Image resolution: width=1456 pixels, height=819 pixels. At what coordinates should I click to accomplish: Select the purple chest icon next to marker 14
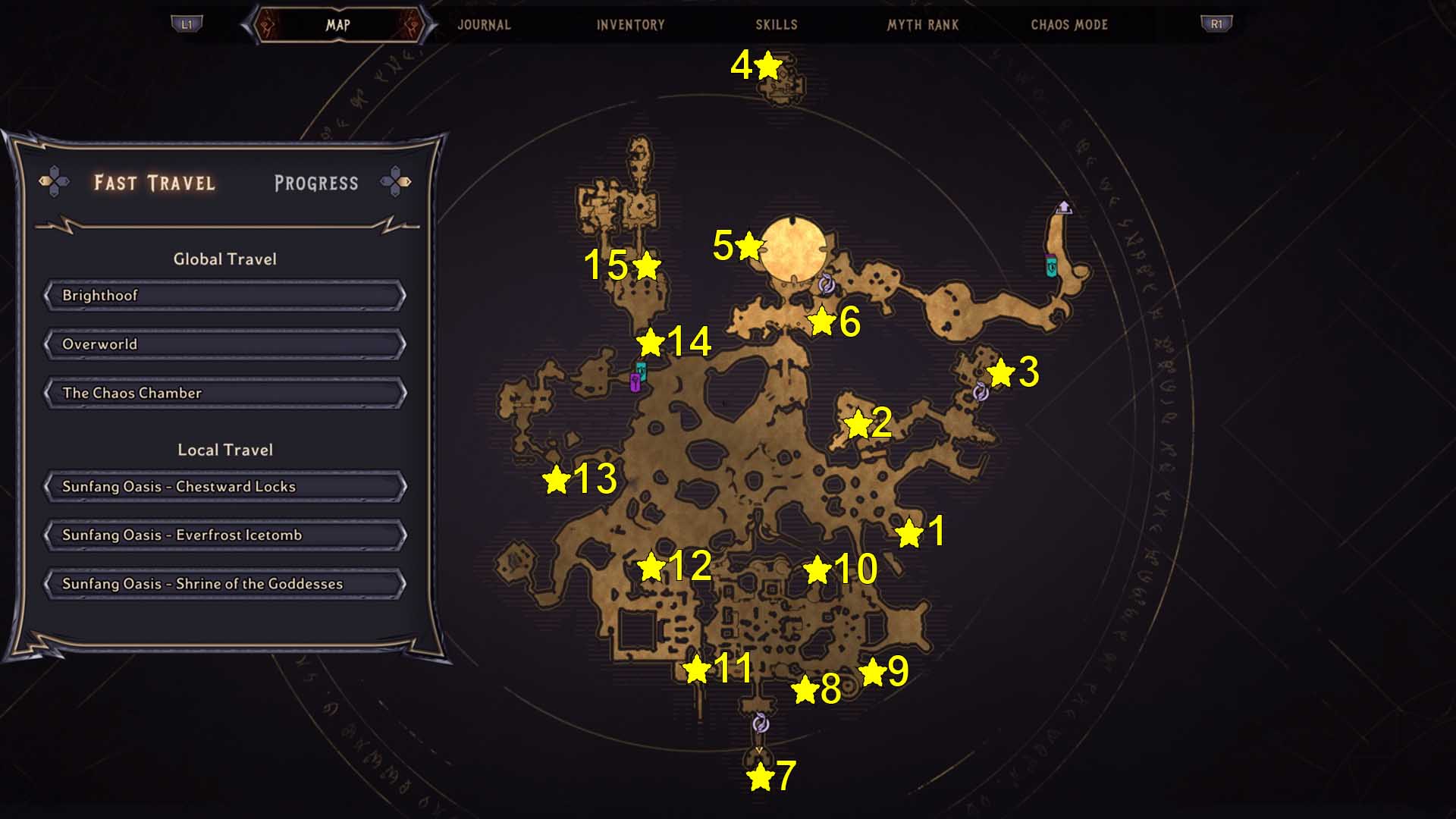pyautogui.click(x=634, y=383)
